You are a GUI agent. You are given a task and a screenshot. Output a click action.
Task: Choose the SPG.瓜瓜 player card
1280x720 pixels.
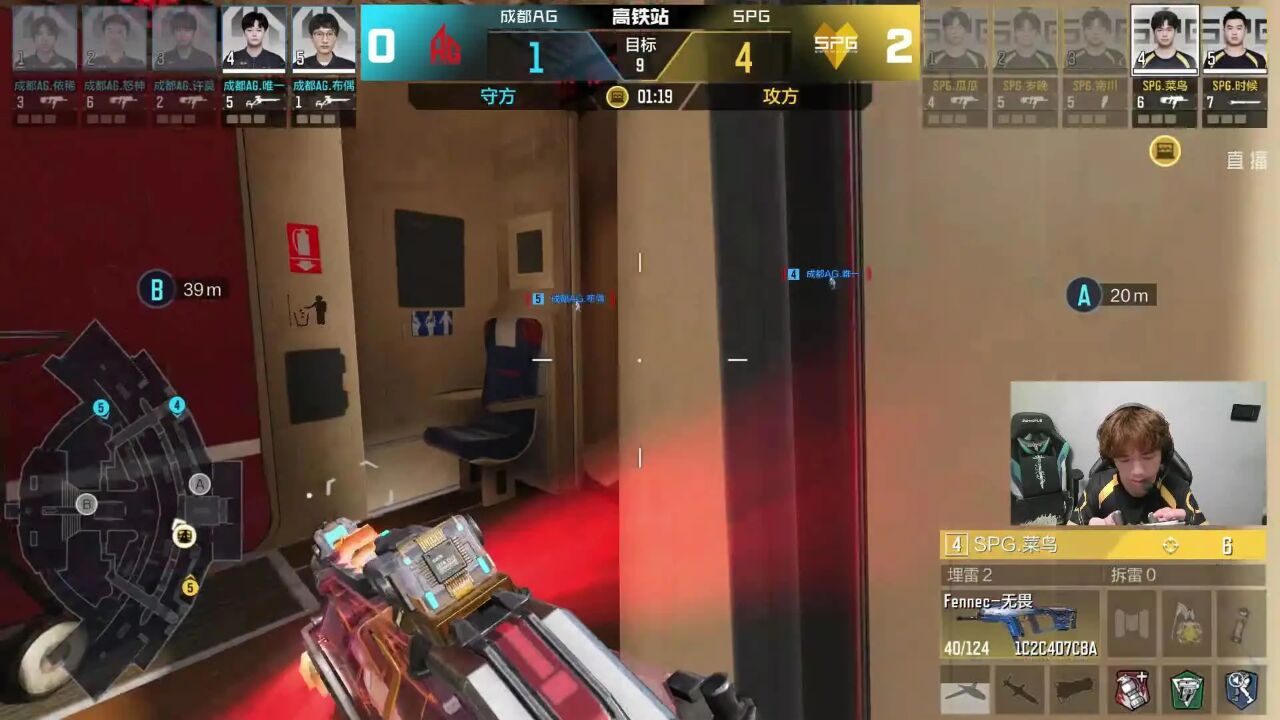(956, 39)
